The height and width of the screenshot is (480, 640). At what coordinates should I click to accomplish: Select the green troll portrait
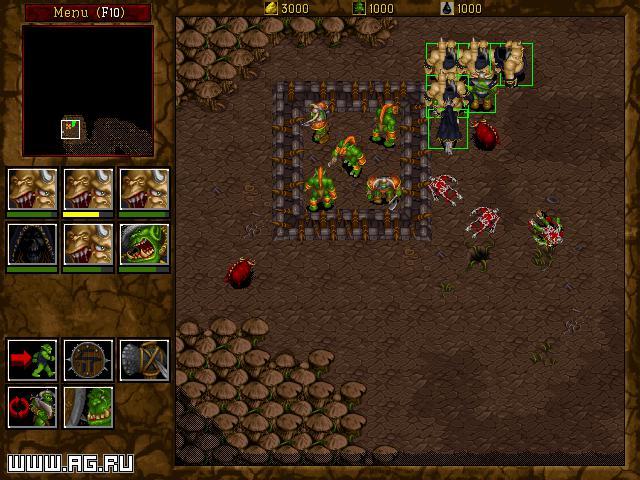pyautogui.click(x=144, y=242)
